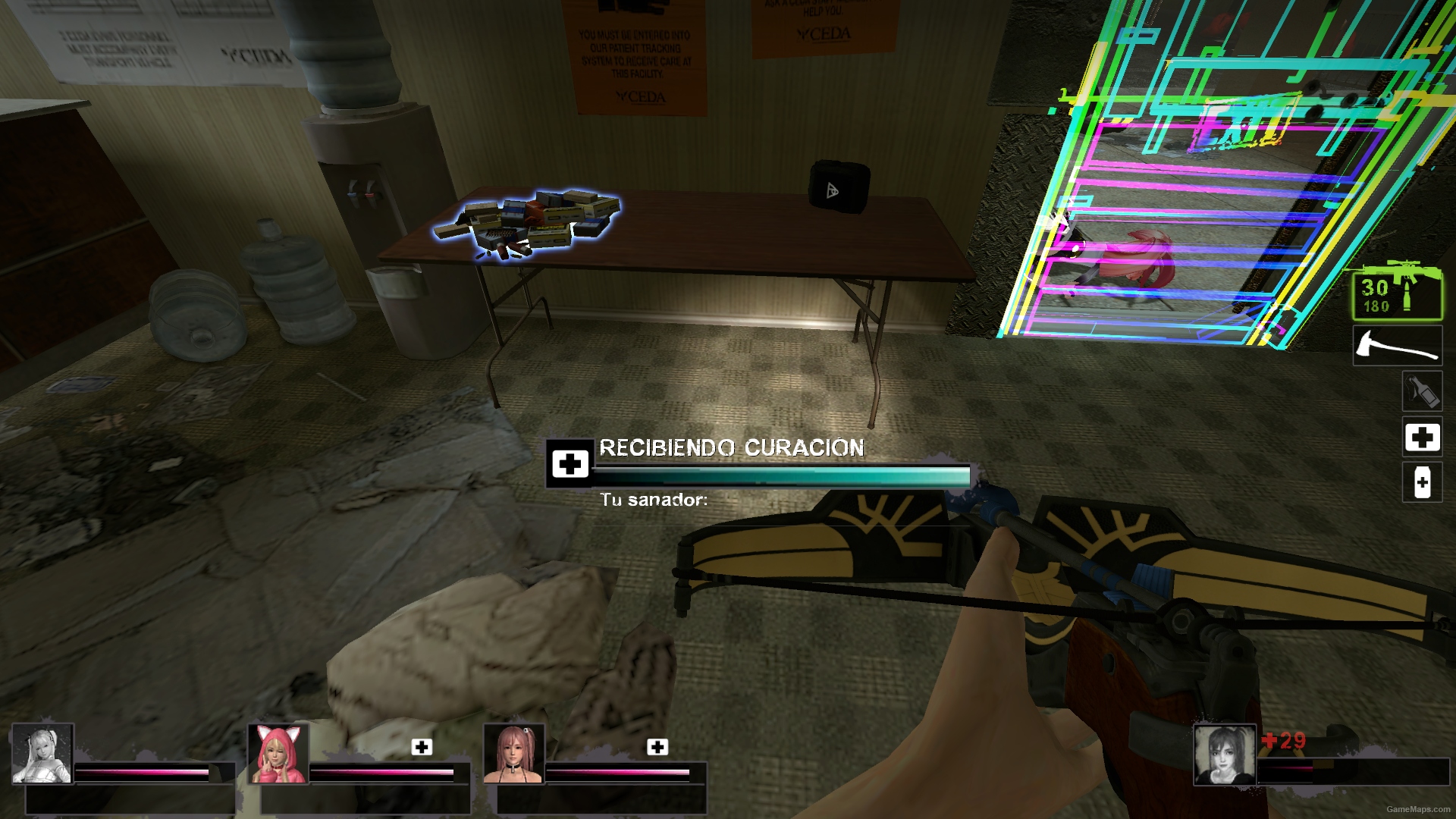Select the pain pills inventory slot
Viewport: 1456px width, 819px height.
tap(1423, 482)
